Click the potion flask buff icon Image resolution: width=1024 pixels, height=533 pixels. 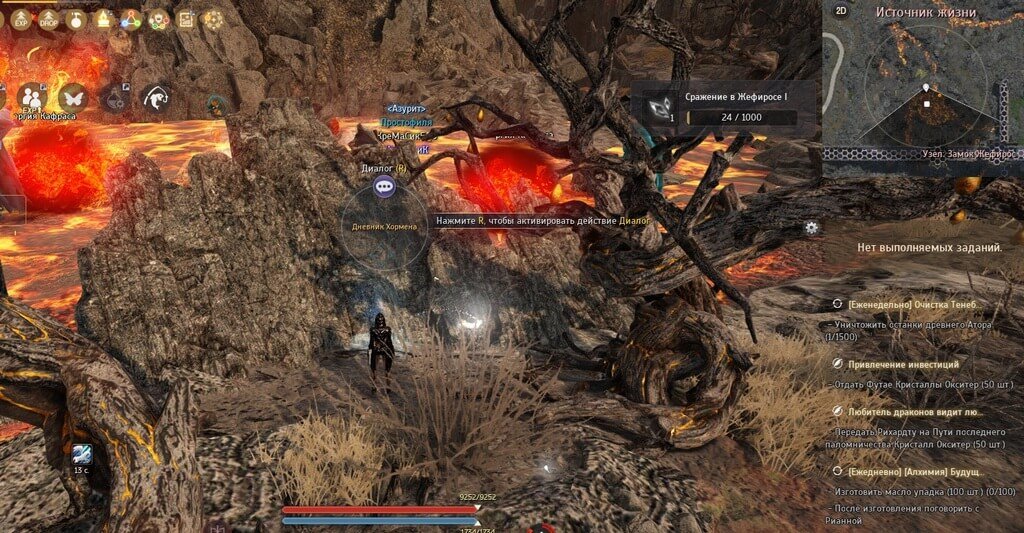pyautogui.click(x=76, y=18)
